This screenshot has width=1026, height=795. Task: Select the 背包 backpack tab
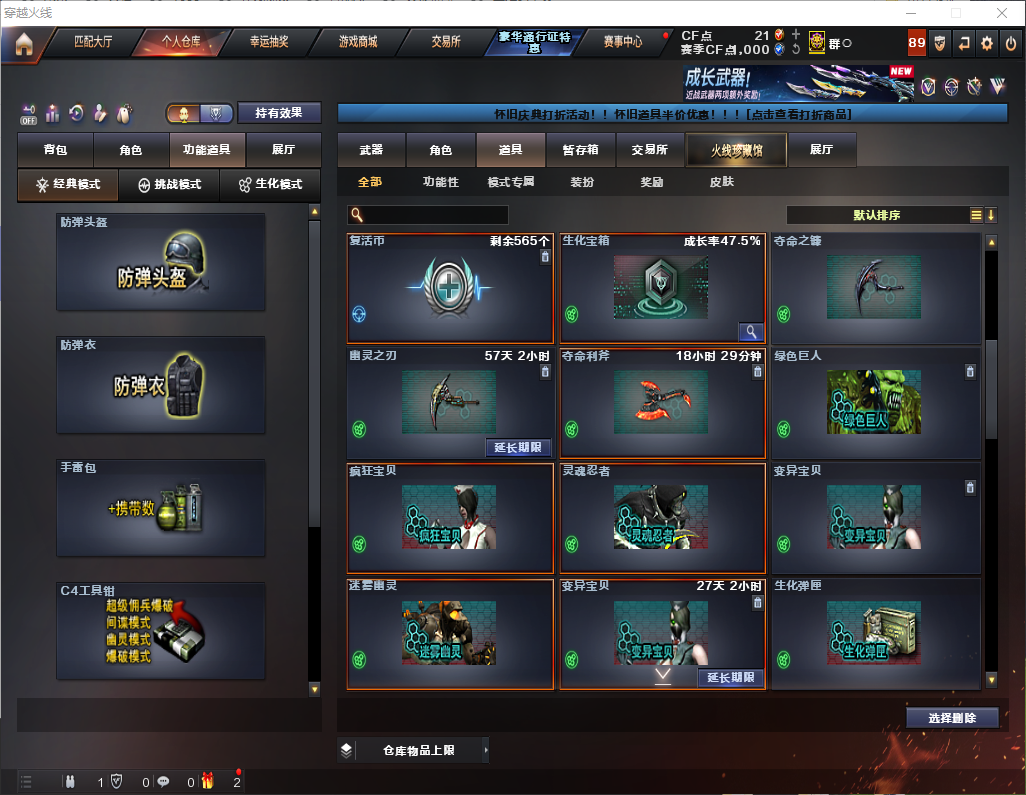pos(55,150)
